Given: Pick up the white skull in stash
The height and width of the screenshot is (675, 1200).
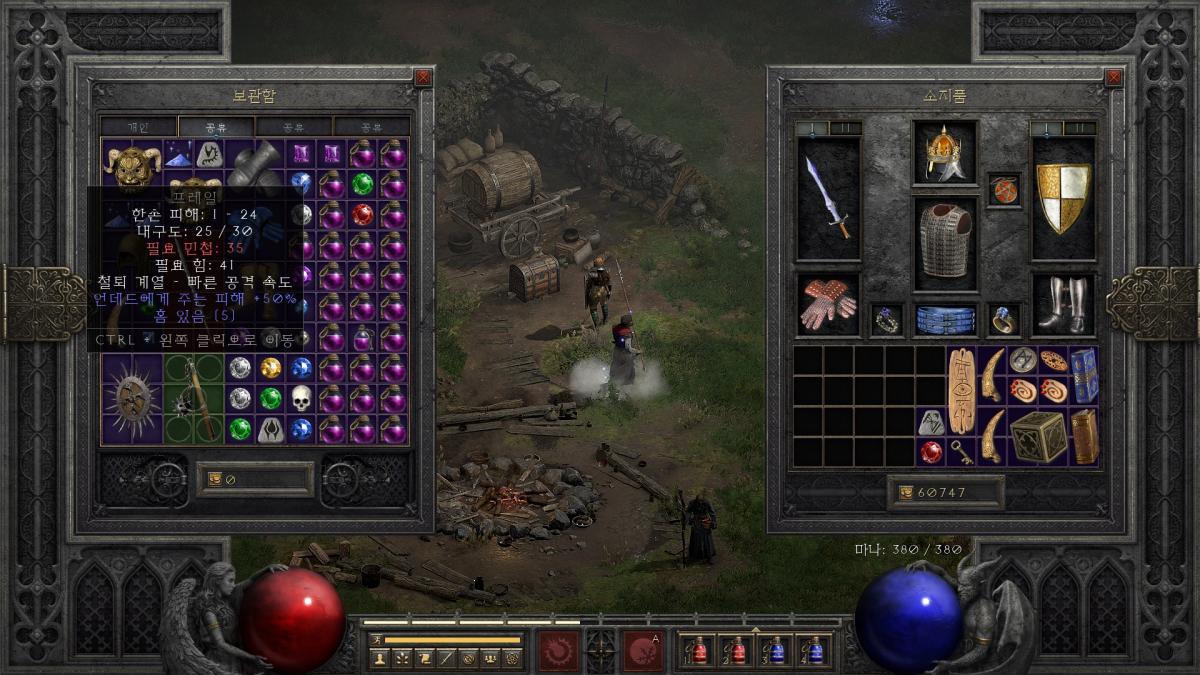Looking at the screenshot, I should coord(301,398).
